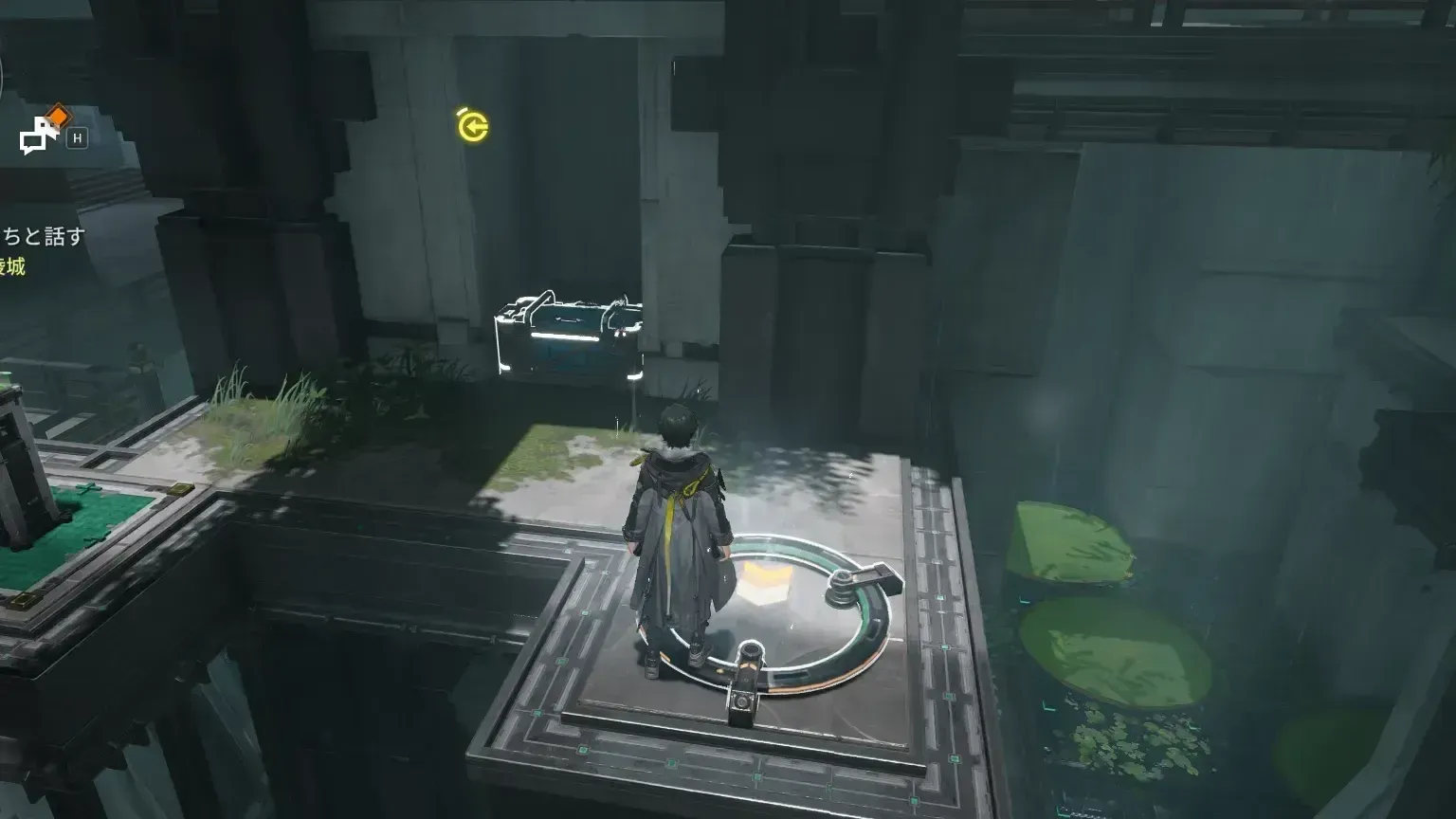Select the crank handle on the ring's right edge

pyautogui.click(x=864, y=579)
